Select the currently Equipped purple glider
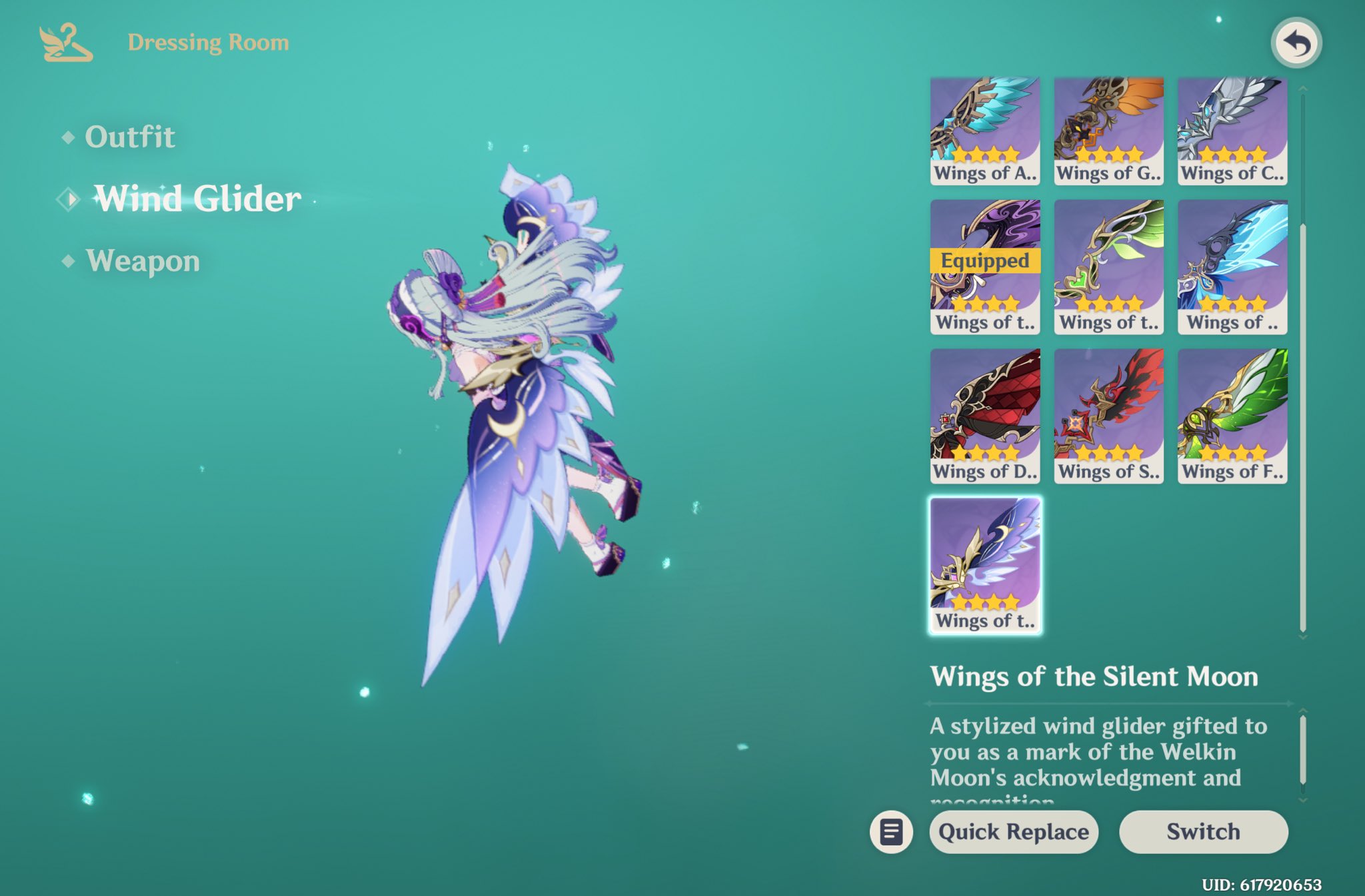This screenshot has height=896, width=1365. click(985, 266)
